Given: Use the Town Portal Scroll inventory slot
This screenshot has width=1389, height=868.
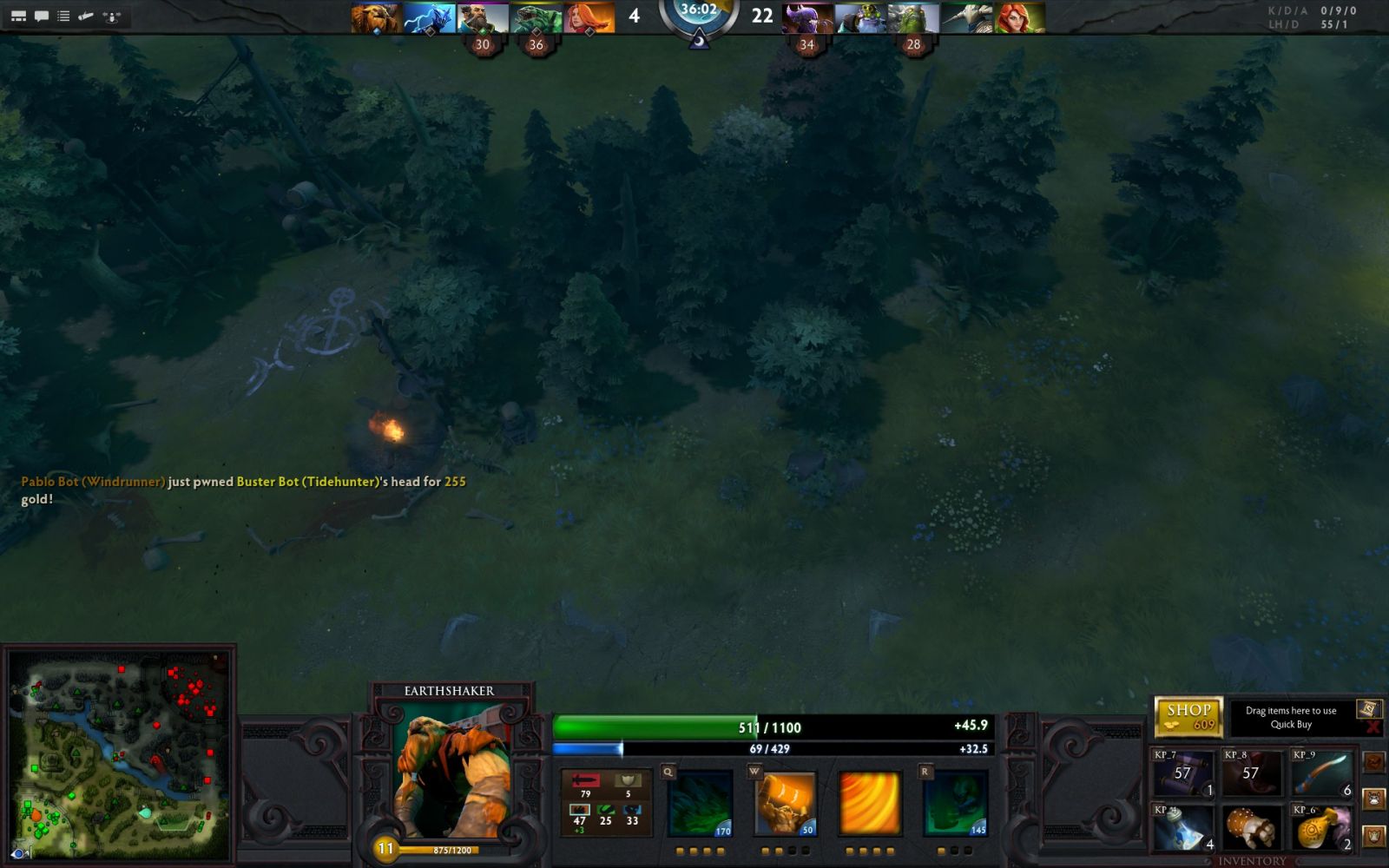Looking at the screenshot, I should (x=1182, y=773).
